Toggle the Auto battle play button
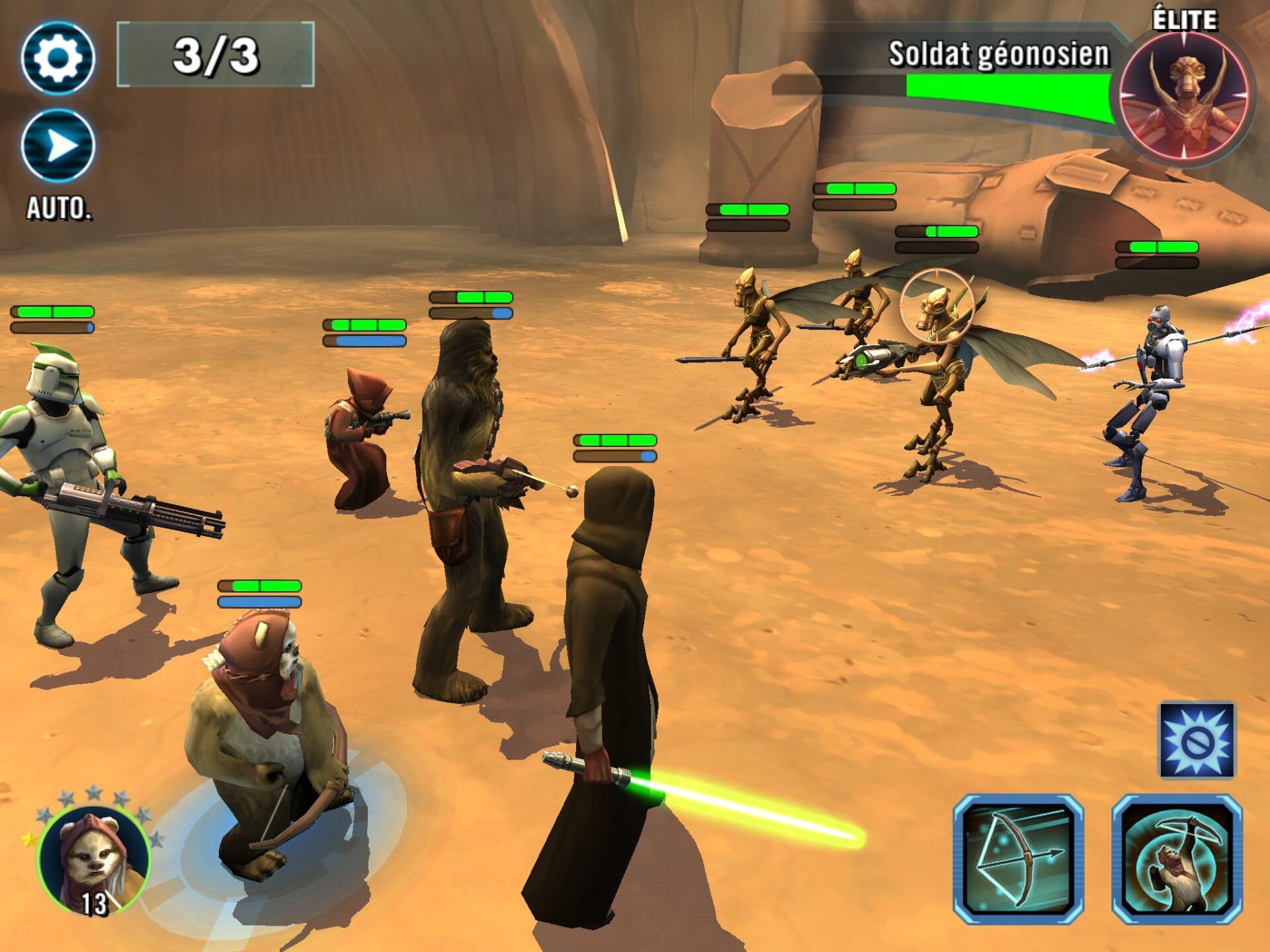 58,146
